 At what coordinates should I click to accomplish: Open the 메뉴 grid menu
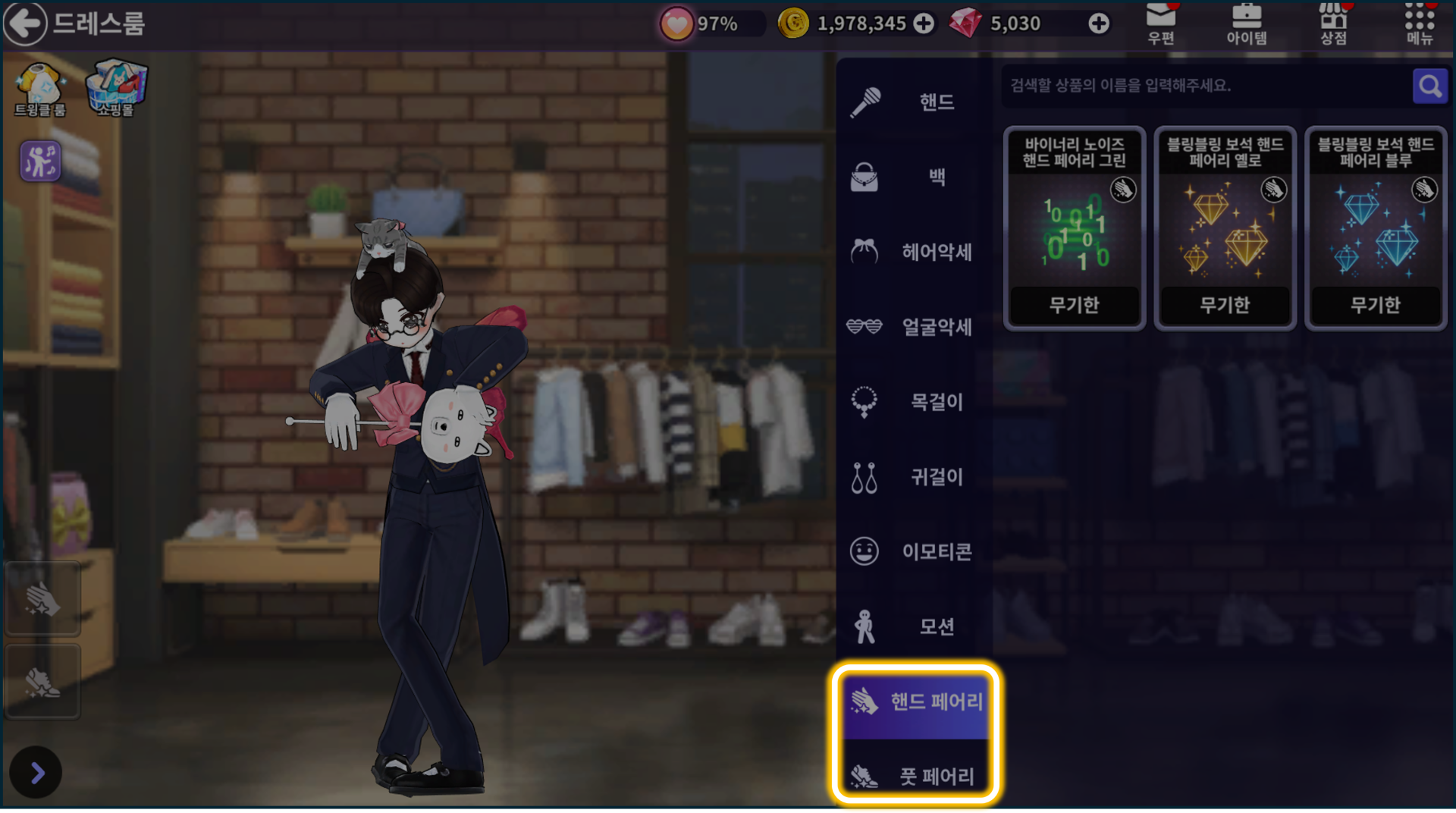pyautogui.click(x=1420, y=24)
